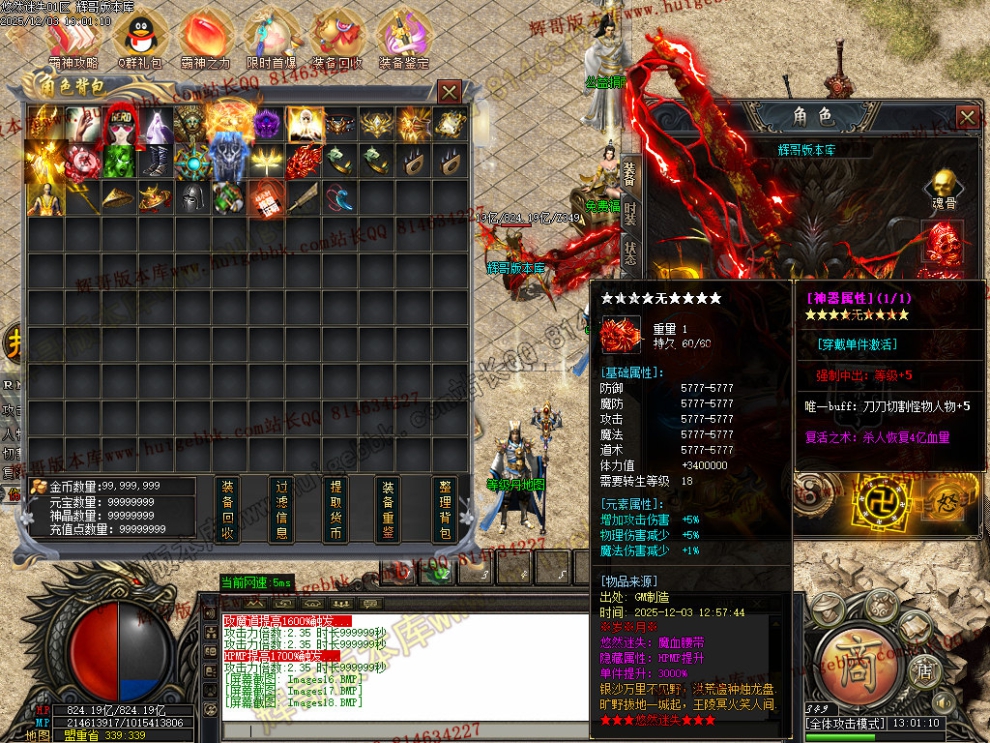Close the 角色背包 inventory window

click(x=450, y=92)
